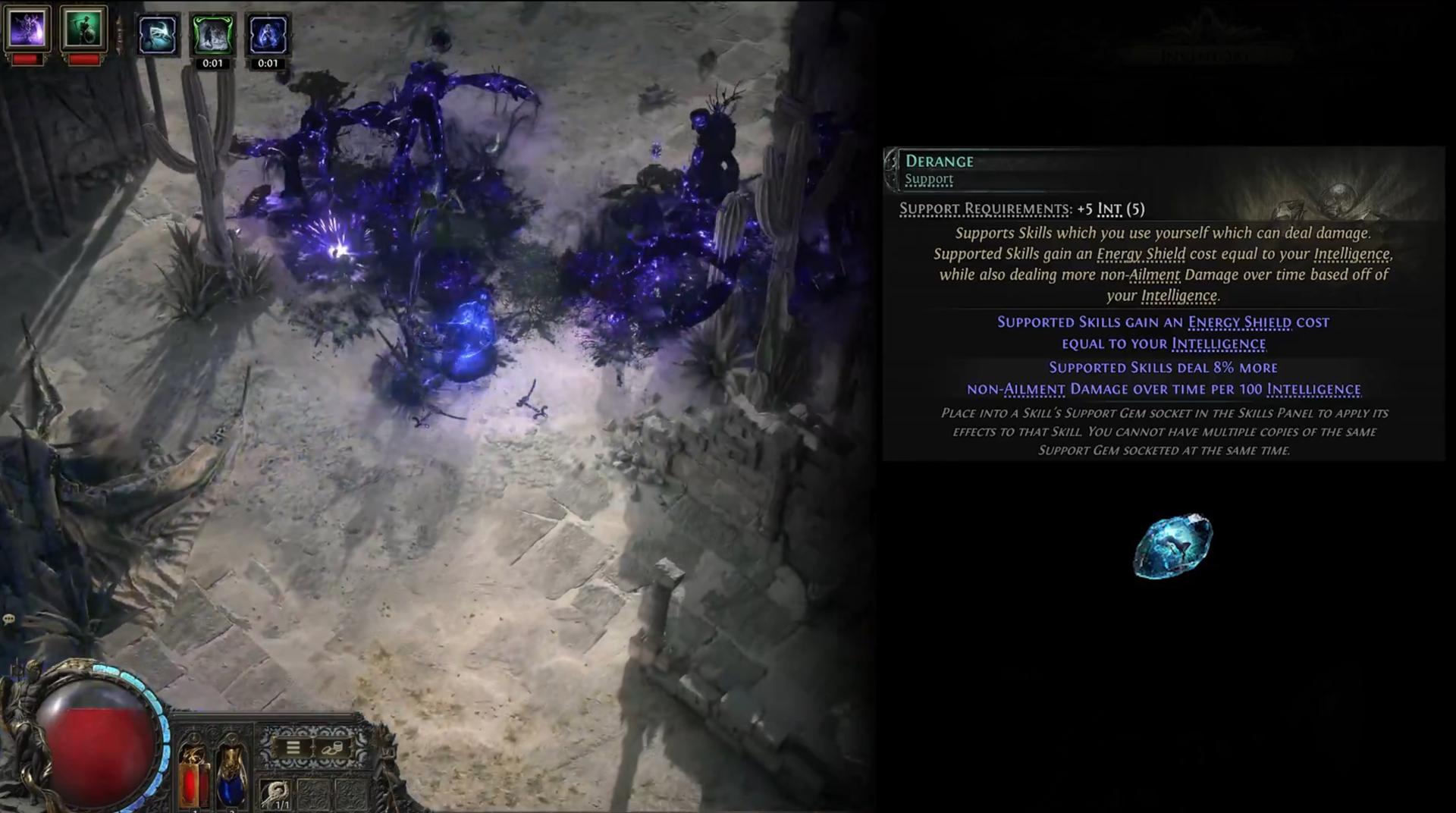Click the green-framed buff icon
This screenshot has height=813, width=1456.
coord(212,35)
